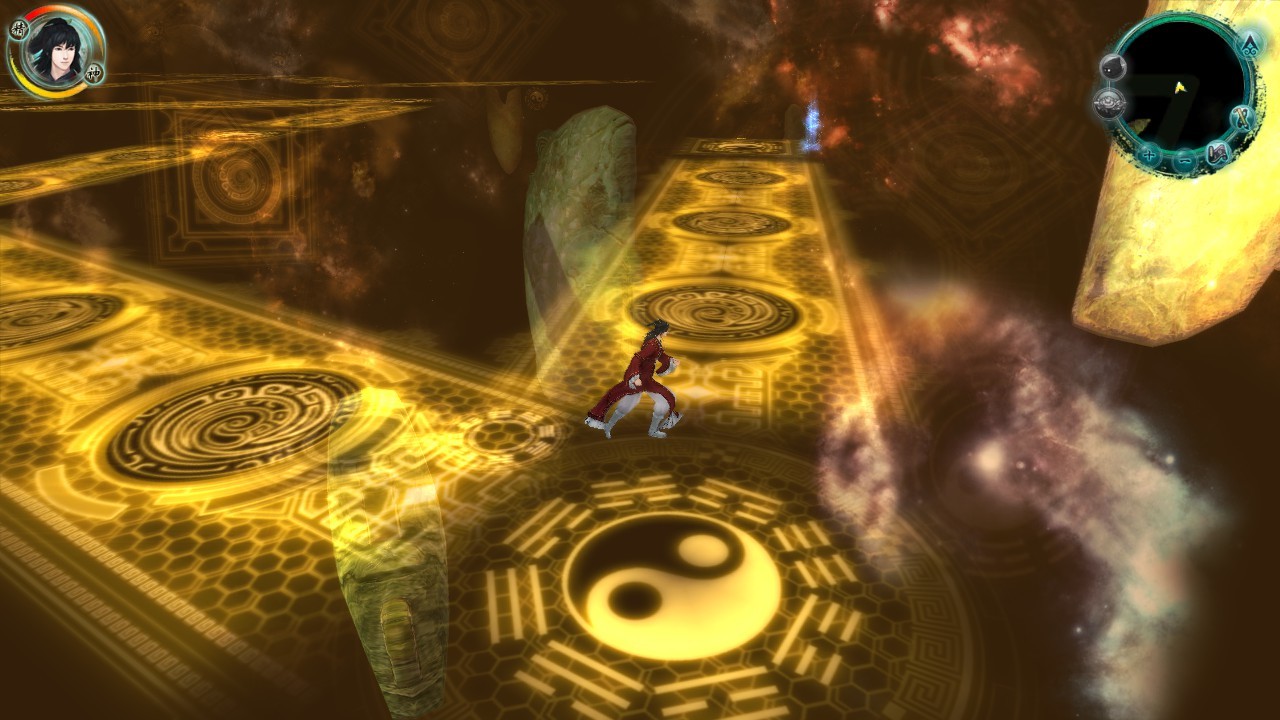Open the quest scroll icon beside the minimap
This screenshot has width=1280, height=720.
coord(1240,118)
